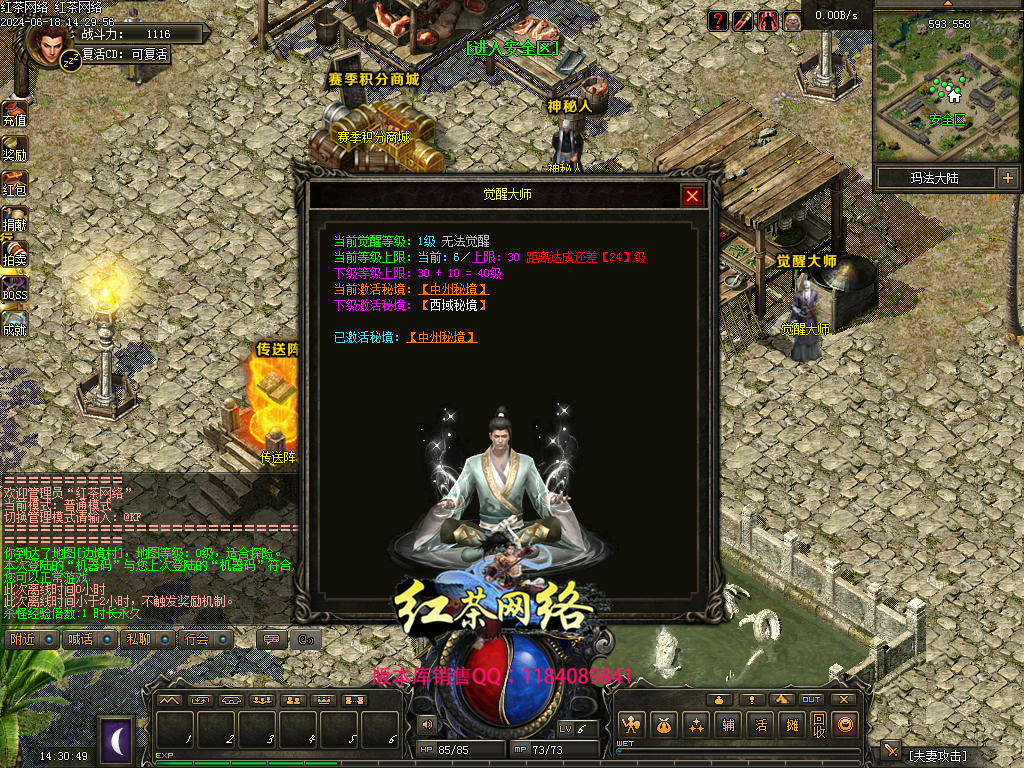Click the plus button beside 玛法大陆

pyautogui.click(x=1007, y=178)
